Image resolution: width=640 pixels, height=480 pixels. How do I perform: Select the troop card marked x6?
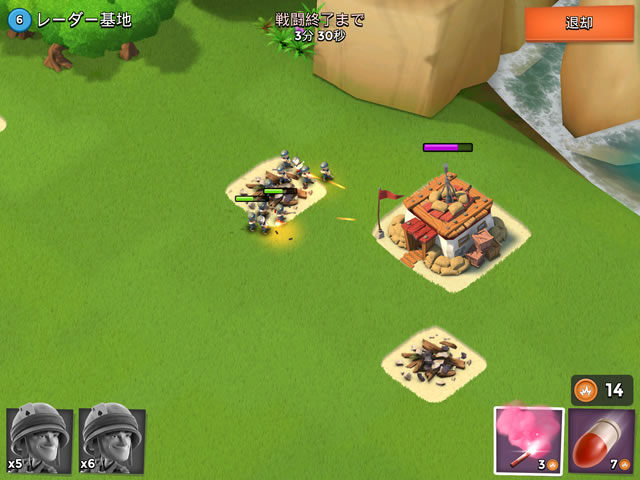point(112,440)
